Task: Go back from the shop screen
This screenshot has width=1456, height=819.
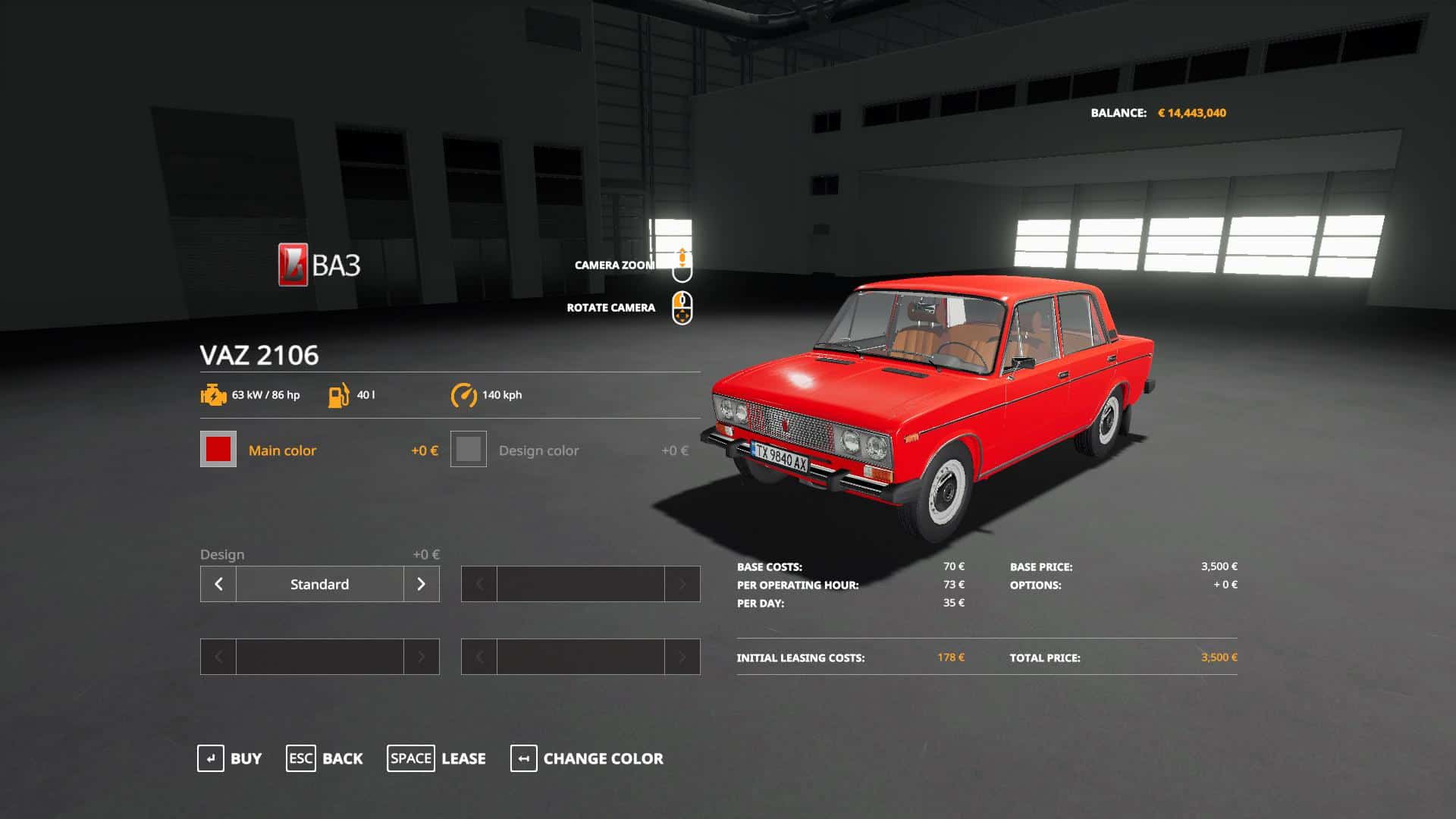Action: click(x=325, y=758)
